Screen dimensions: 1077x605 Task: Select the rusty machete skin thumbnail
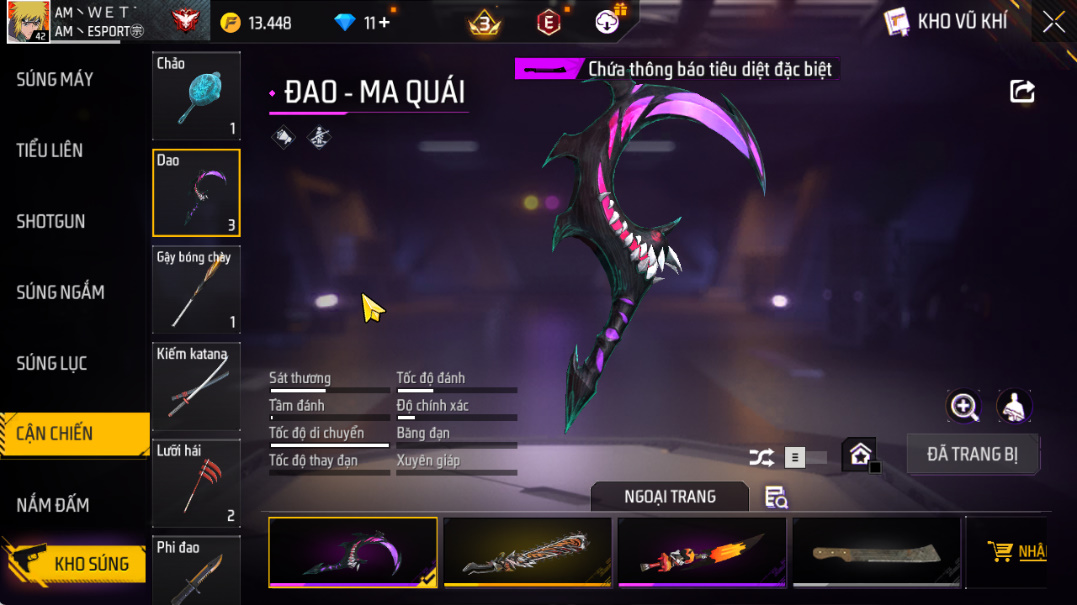(876, 551)
